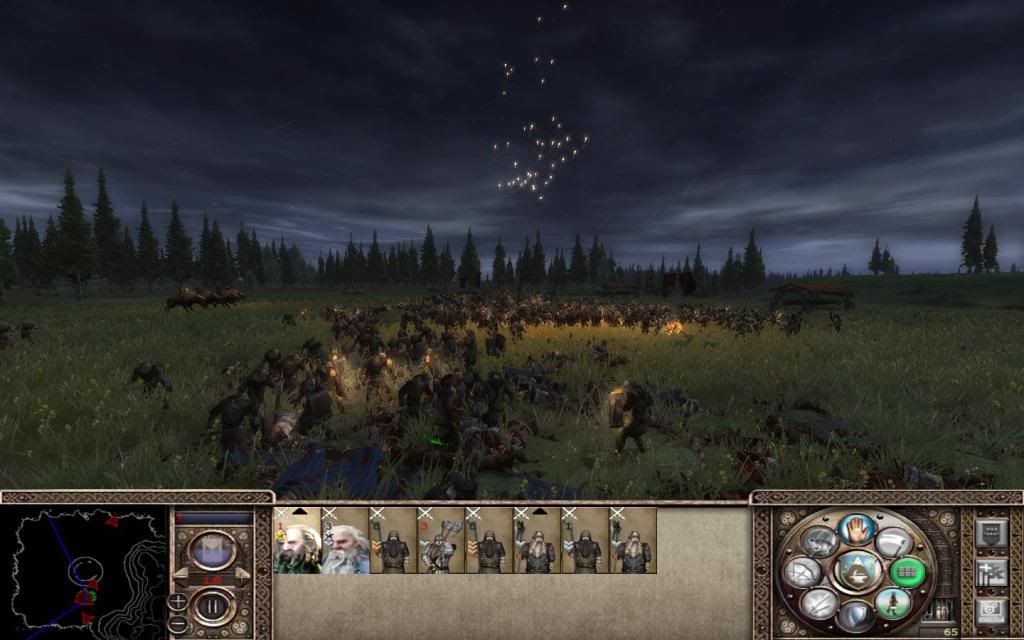Toggle the green formation grid button
The height and width of the screenshot is (640, 1024).
pyautogui.click(x=909, y=571)
